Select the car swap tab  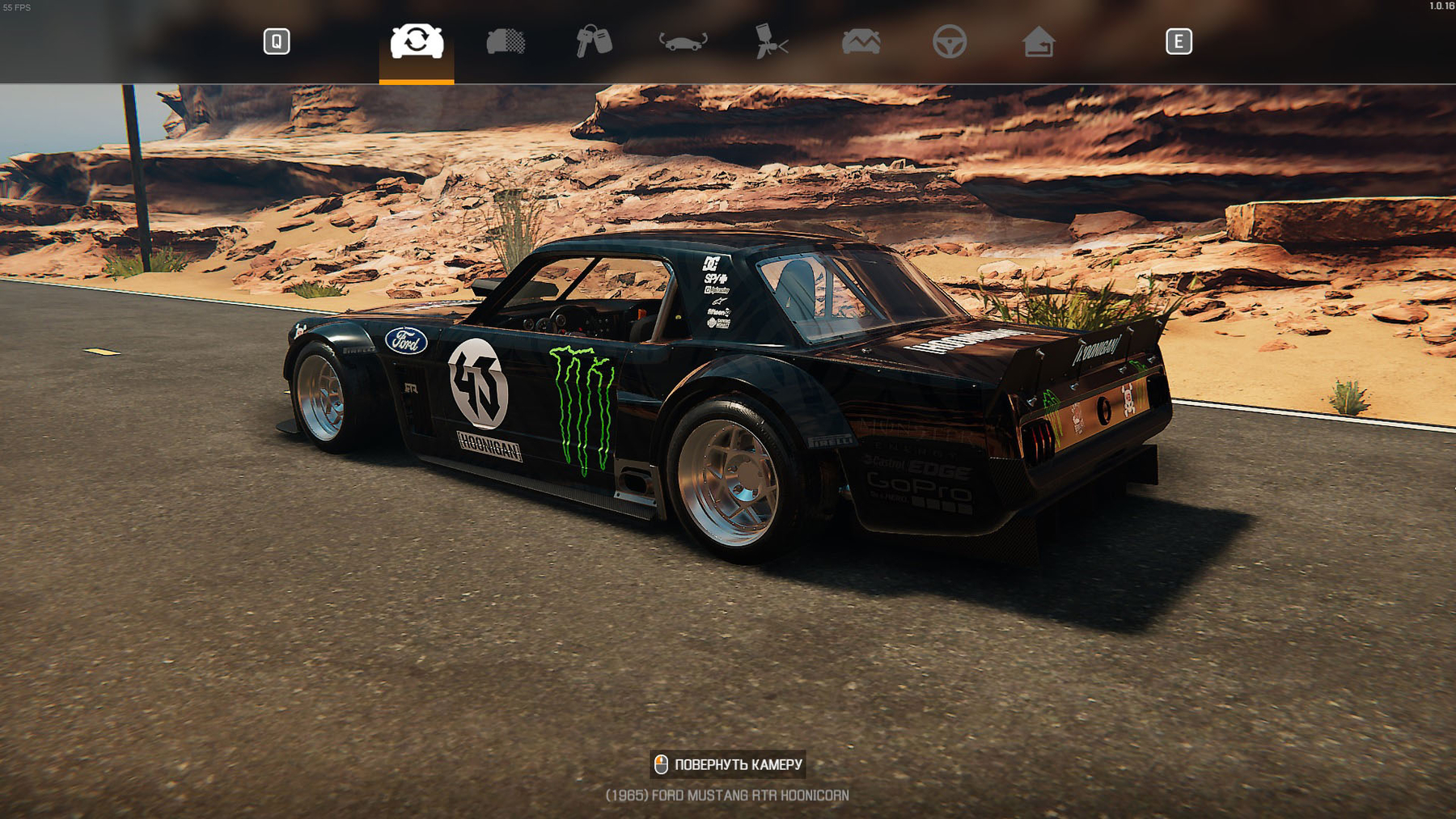coord(417,41)
